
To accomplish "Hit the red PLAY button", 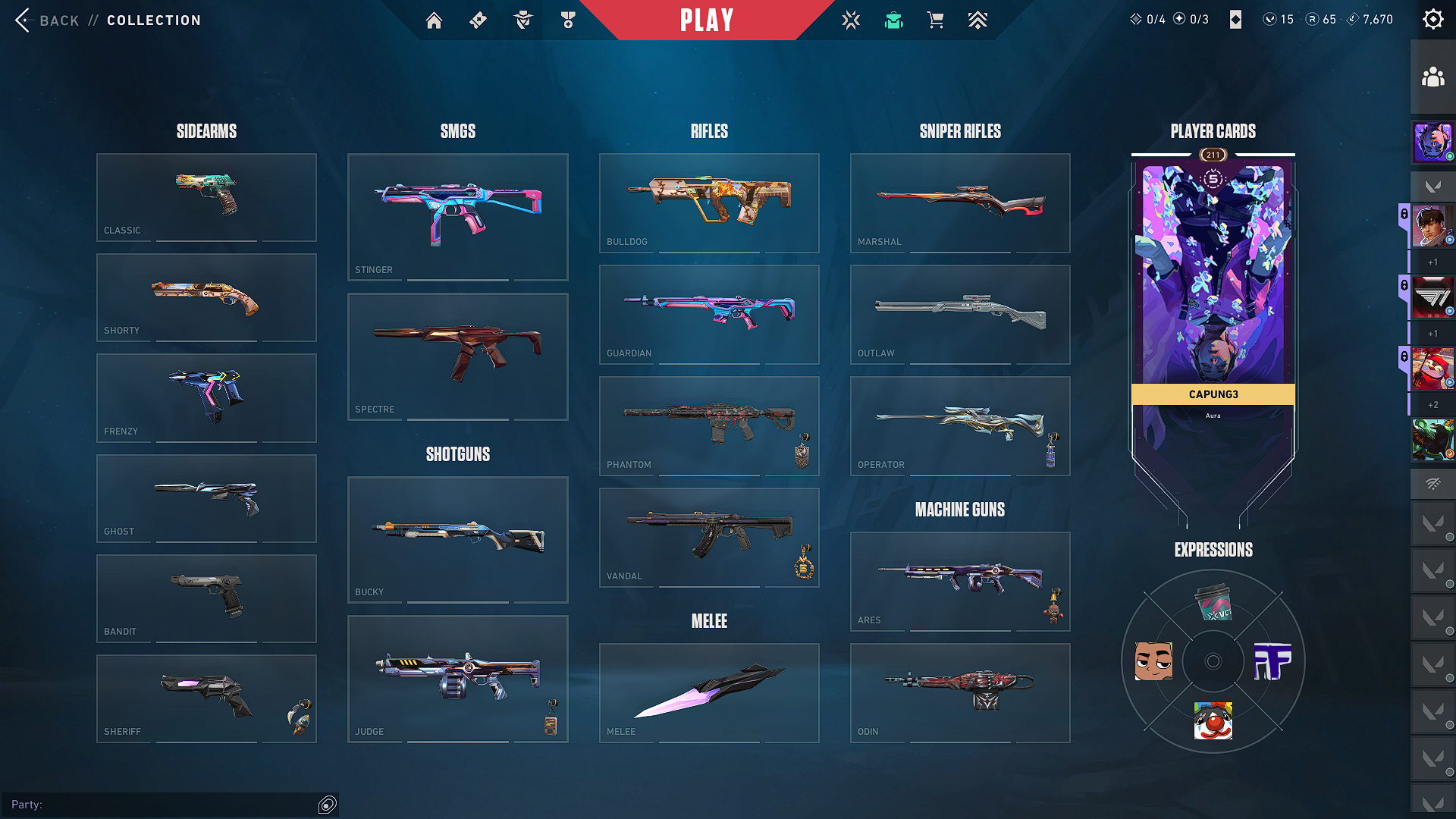I will click(707, 20).
